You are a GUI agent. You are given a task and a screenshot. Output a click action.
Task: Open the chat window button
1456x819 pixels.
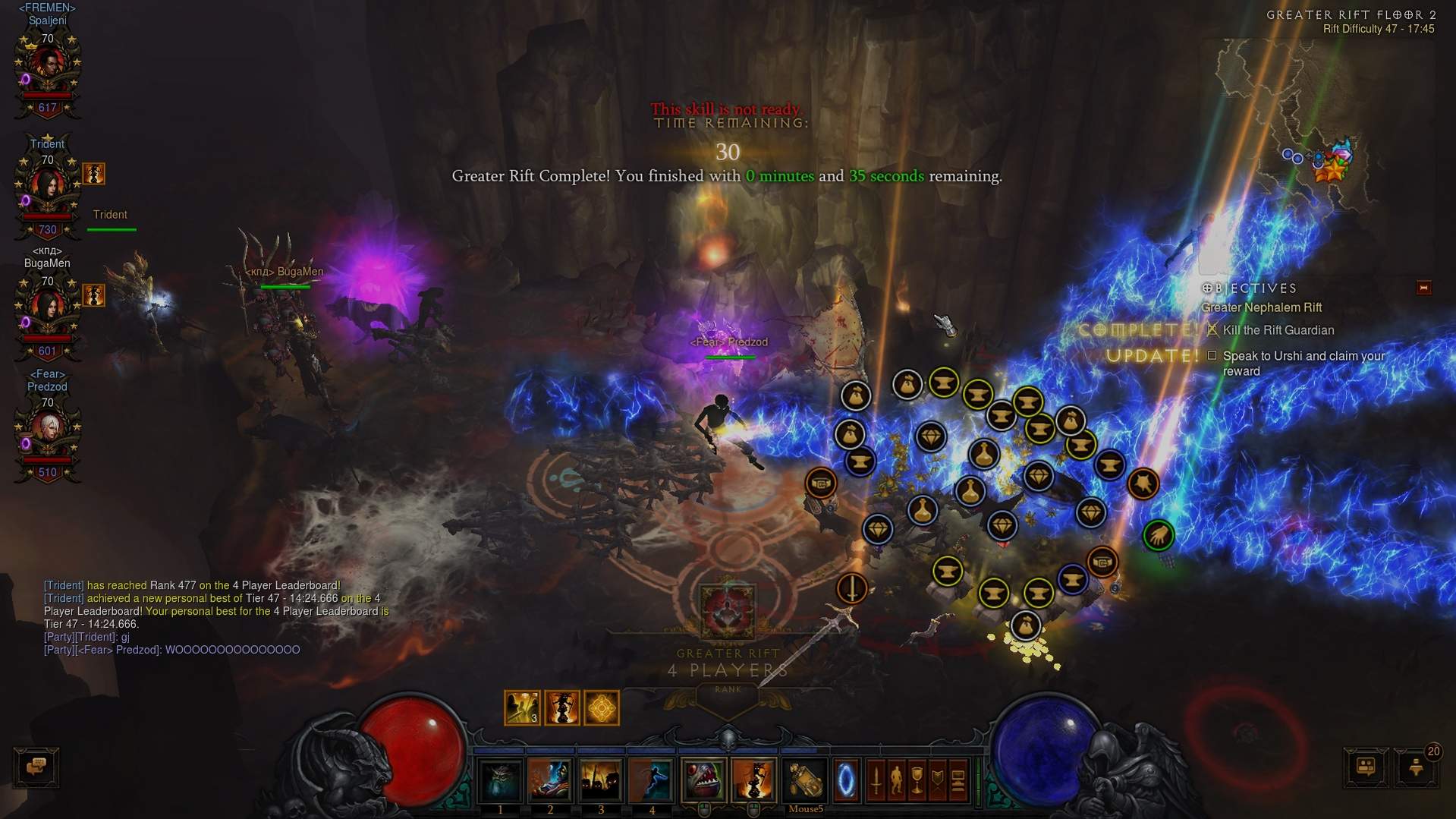pyautogui.click(x=36, y=767)
